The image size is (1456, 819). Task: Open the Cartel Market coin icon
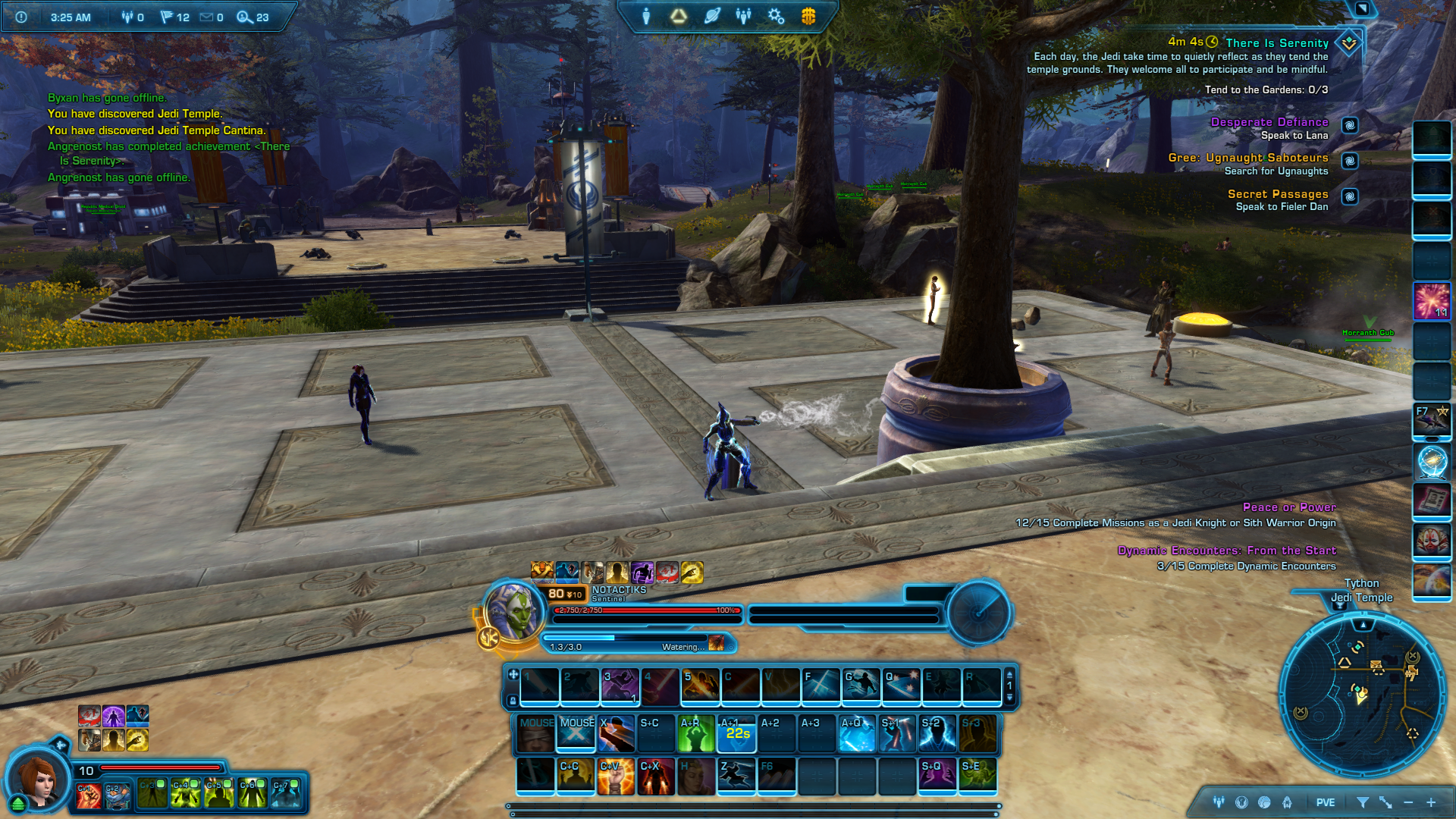coord(808,16)
